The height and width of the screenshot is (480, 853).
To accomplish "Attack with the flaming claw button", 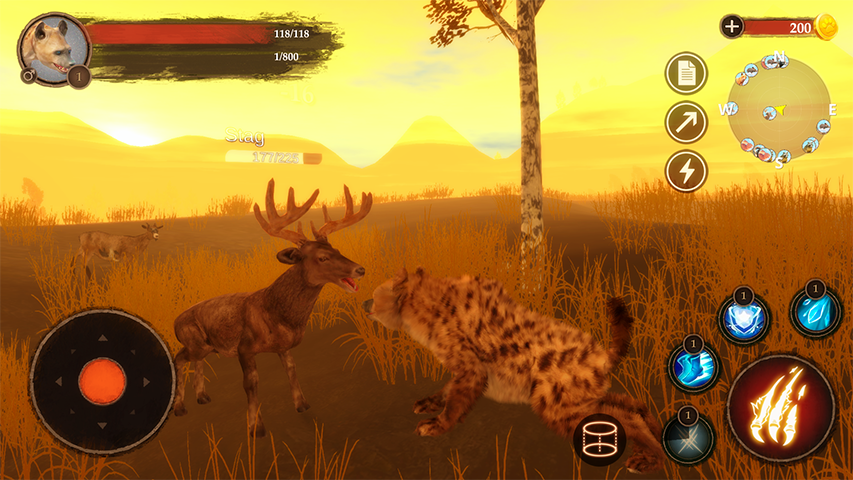I will [781, 406].
